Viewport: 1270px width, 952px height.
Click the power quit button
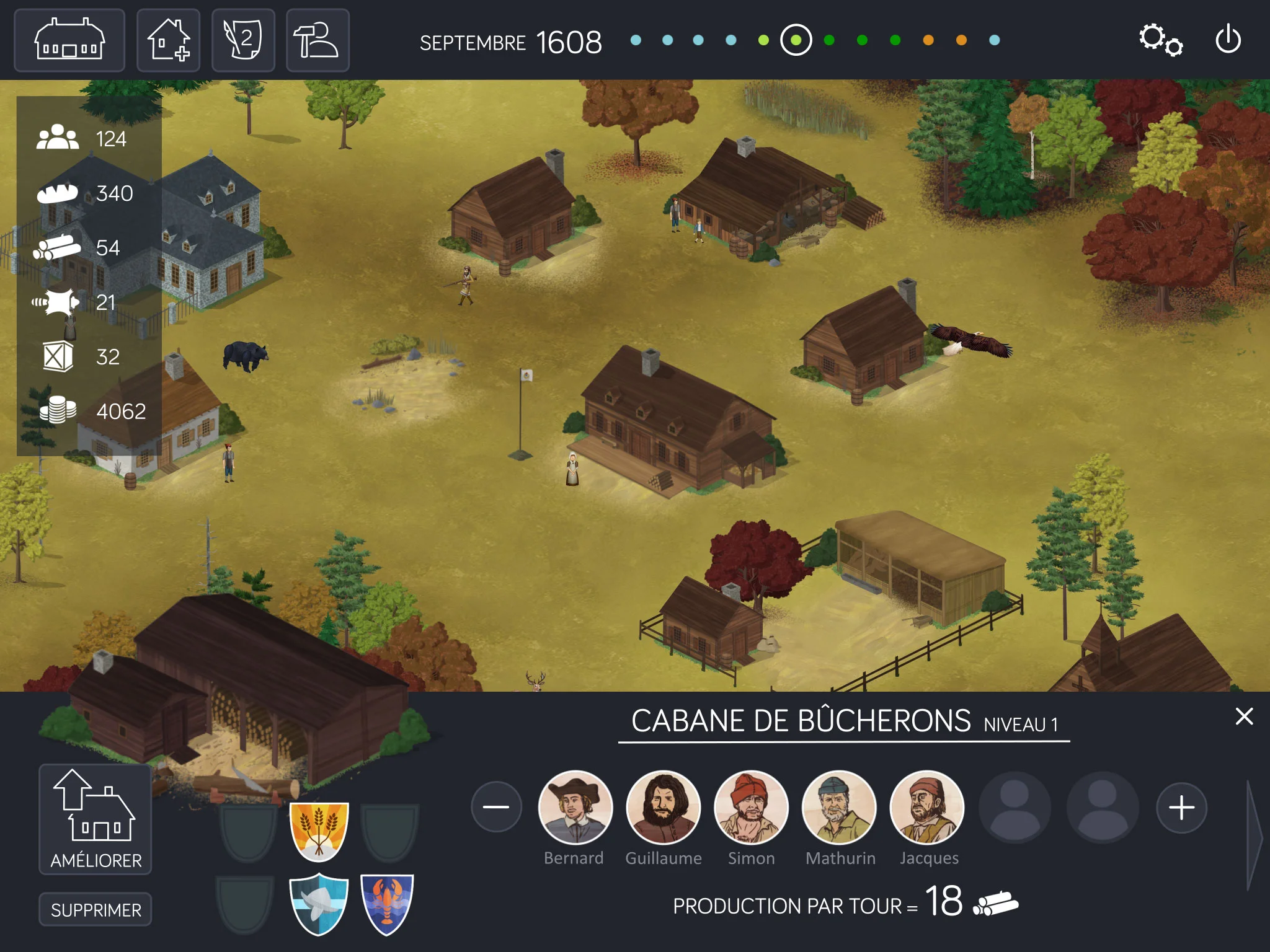pyautogui.click(x=1228, y=40)
